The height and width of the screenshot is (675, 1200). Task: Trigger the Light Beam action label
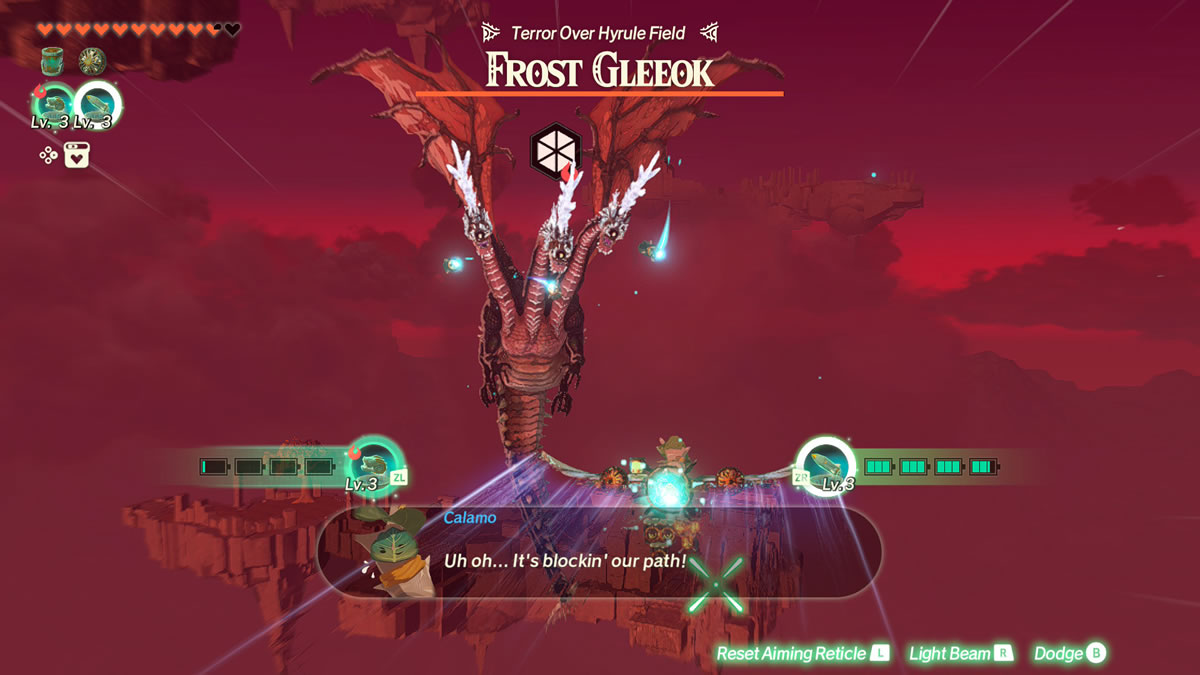click(x=960, y=653)
